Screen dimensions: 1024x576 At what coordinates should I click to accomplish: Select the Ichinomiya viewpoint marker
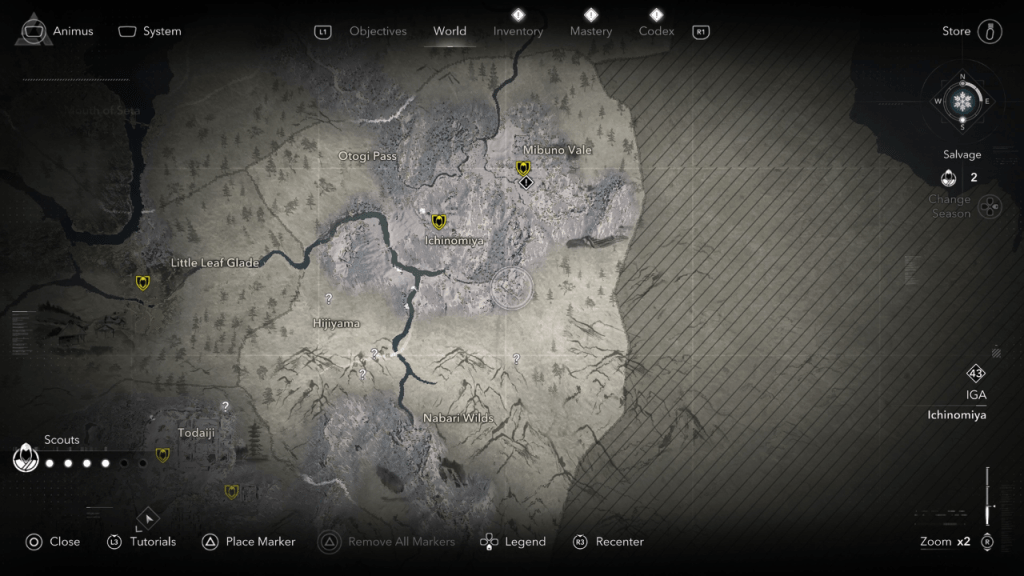[x=438, y=222]
